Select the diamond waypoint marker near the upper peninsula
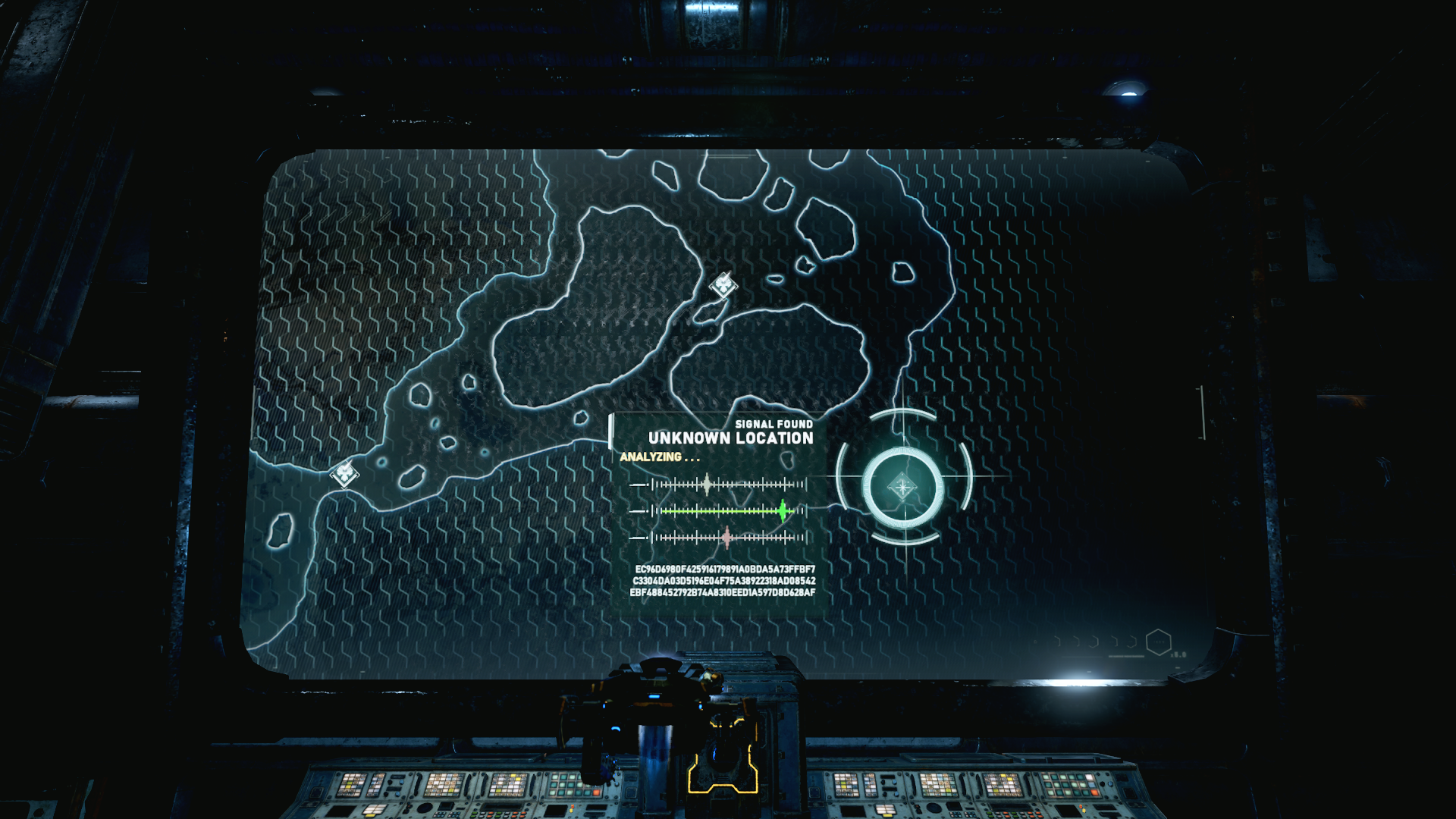 [724, 287]
